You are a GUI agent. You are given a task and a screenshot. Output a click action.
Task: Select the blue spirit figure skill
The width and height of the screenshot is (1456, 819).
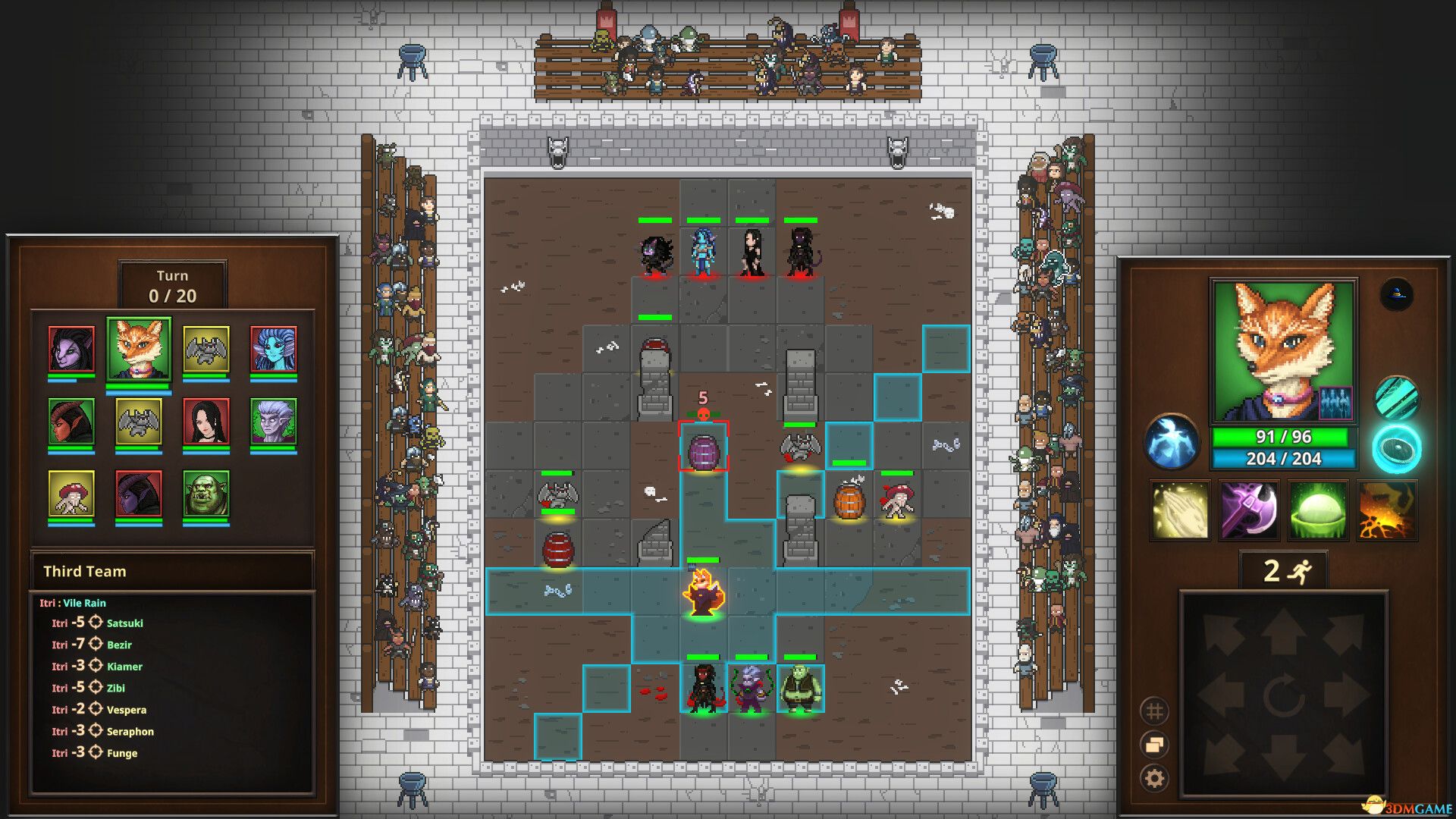coord(1172,441)
